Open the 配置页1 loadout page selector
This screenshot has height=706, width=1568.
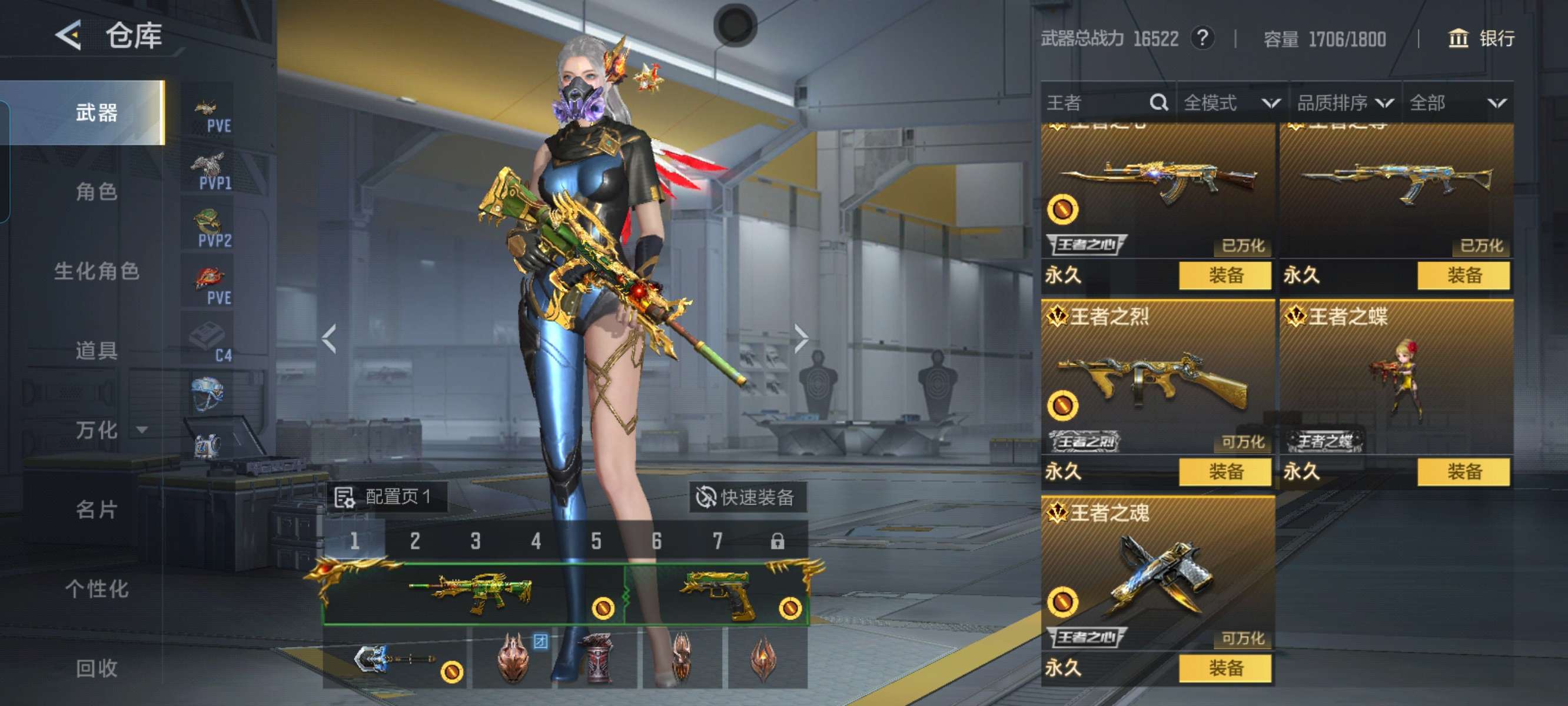(x=385, y=497)
